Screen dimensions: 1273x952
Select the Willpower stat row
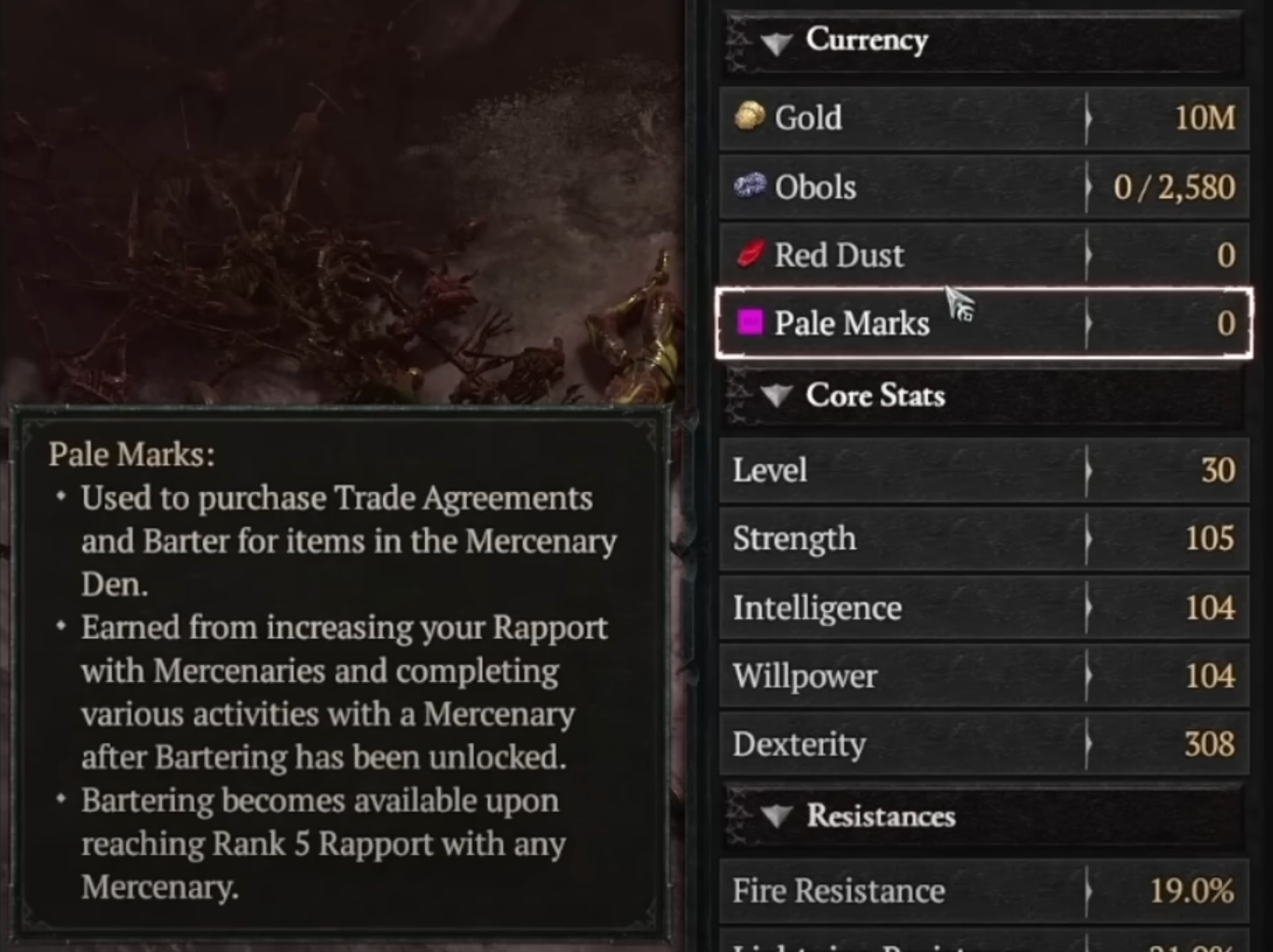tap(983, 675)
